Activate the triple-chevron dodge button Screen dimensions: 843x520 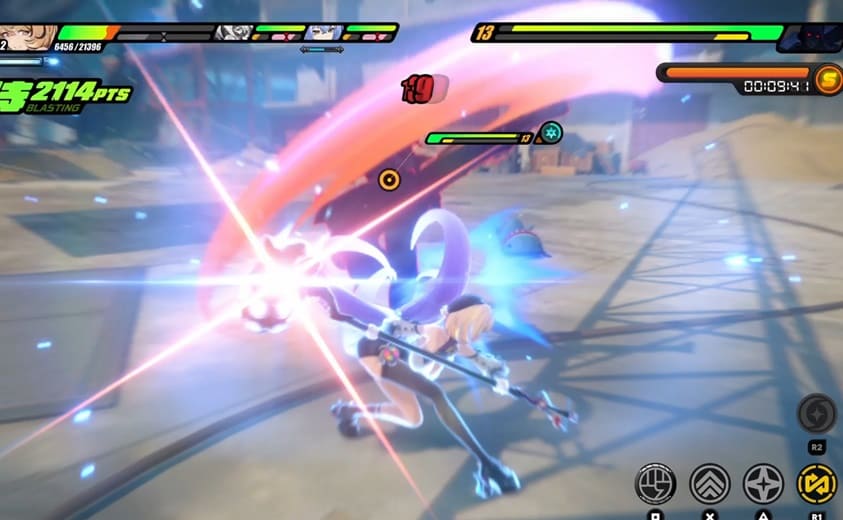click(710, 484)
